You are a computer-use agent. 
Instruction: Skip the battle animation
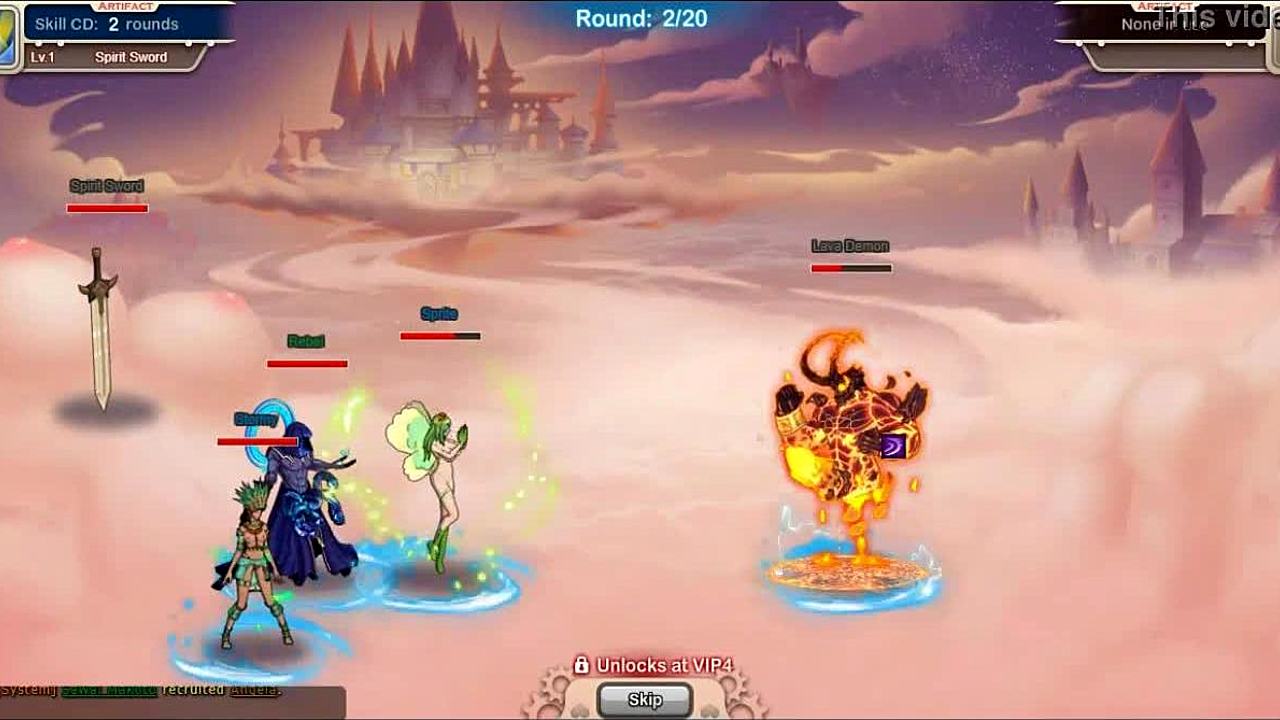click(x=645, y=700)
